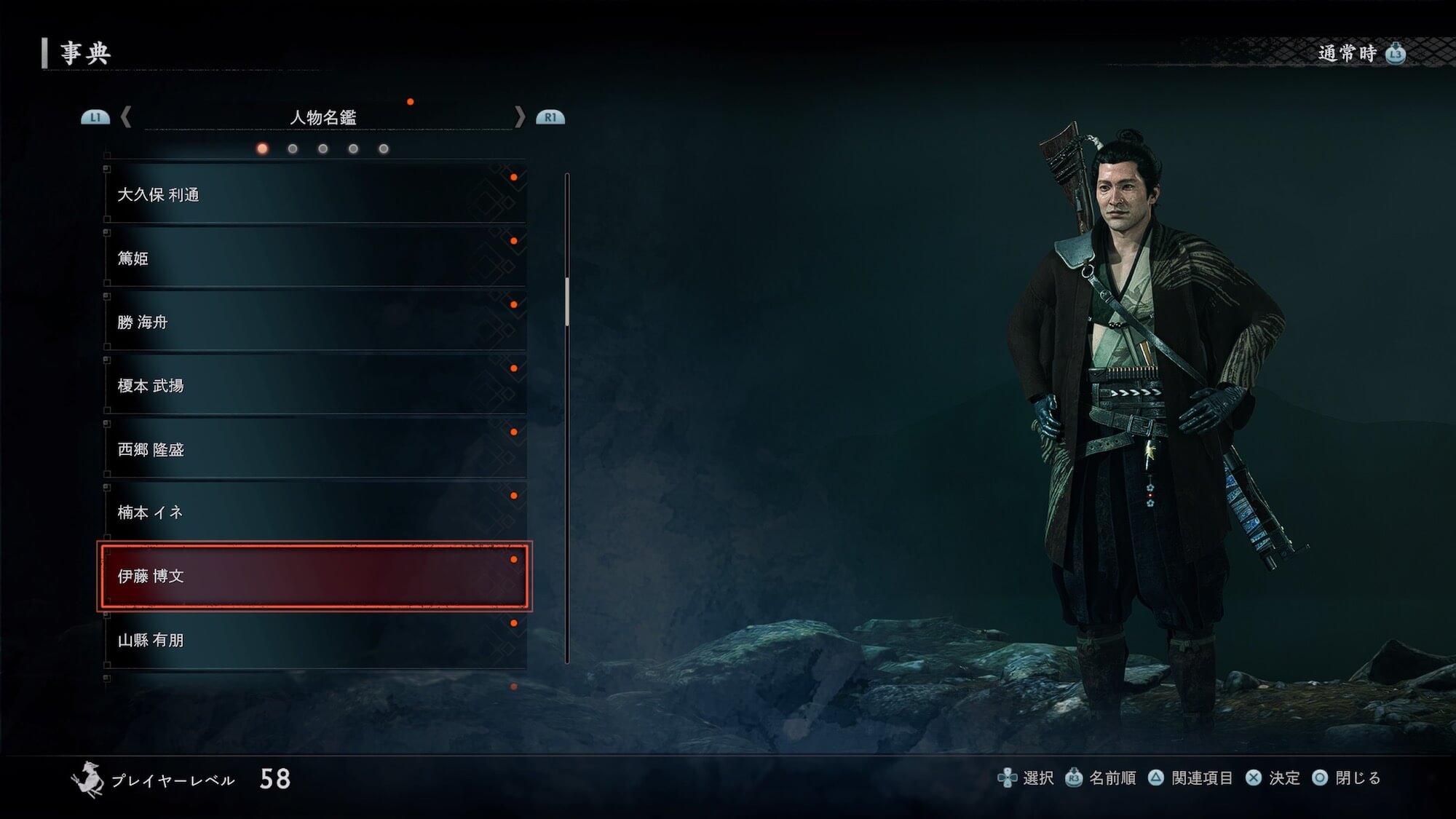Toggle the 通常時 display mode

[1360, 53]
